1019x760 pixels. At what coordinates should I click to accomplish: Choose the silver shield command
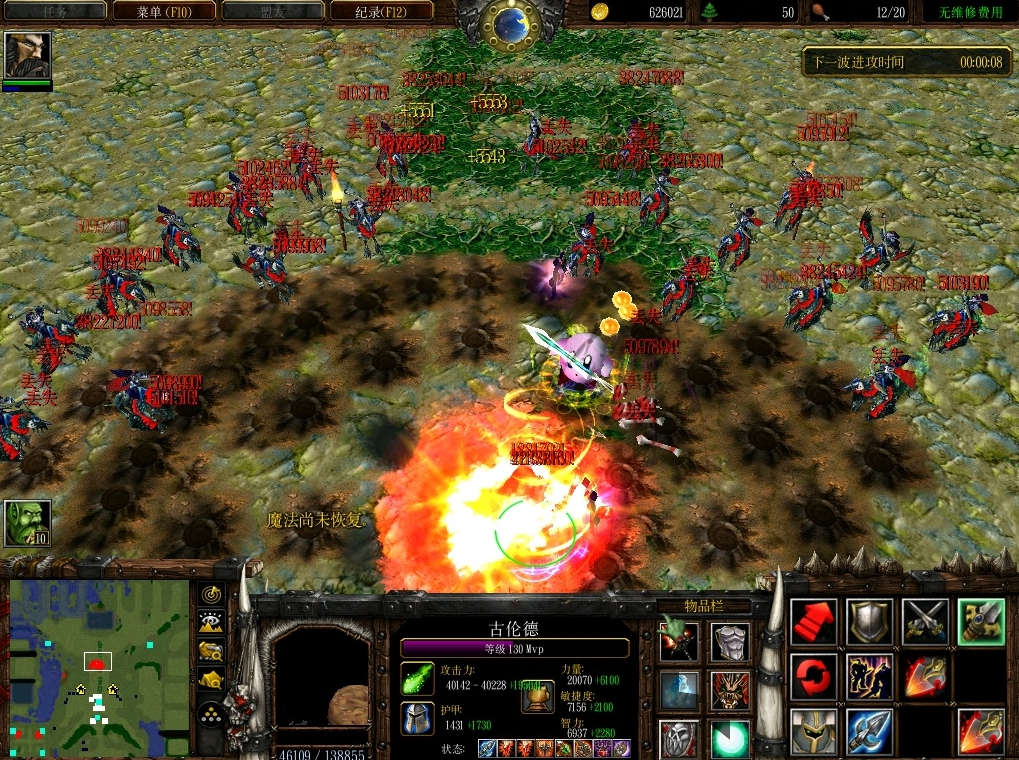click(870, 622)
